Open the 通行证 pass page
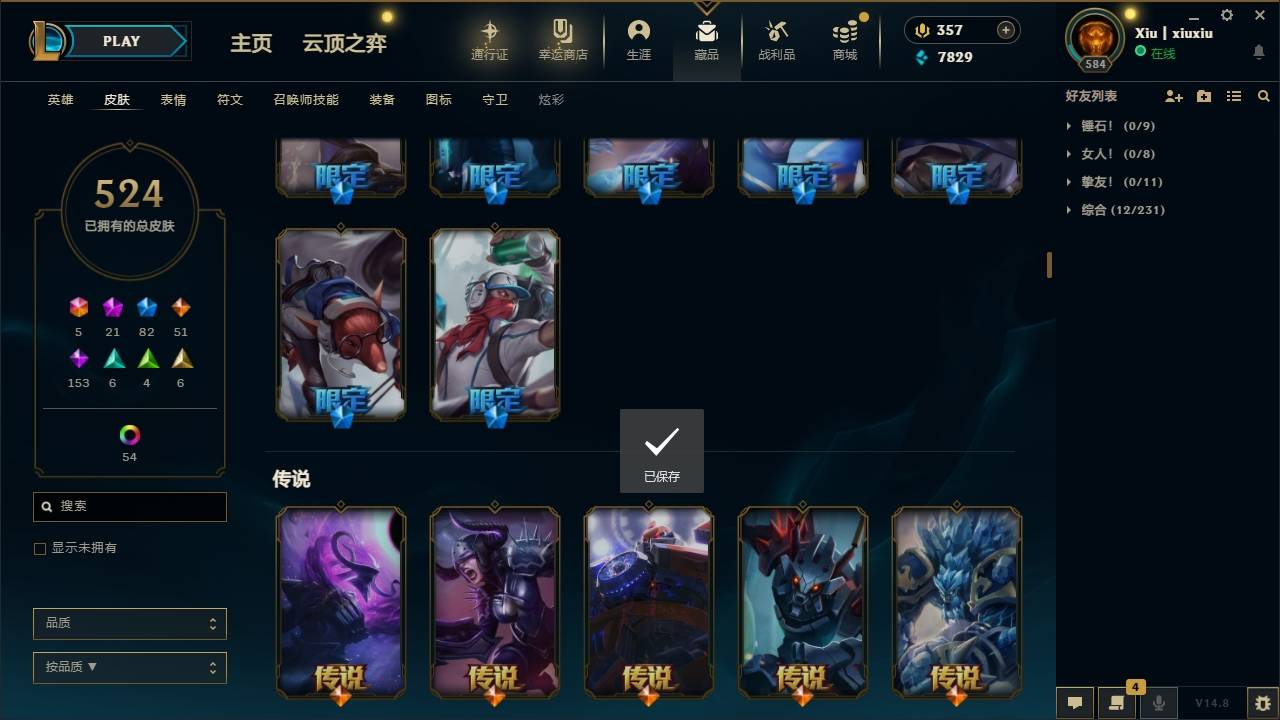This screenshot has height=720, width=1280. (490, 40)
